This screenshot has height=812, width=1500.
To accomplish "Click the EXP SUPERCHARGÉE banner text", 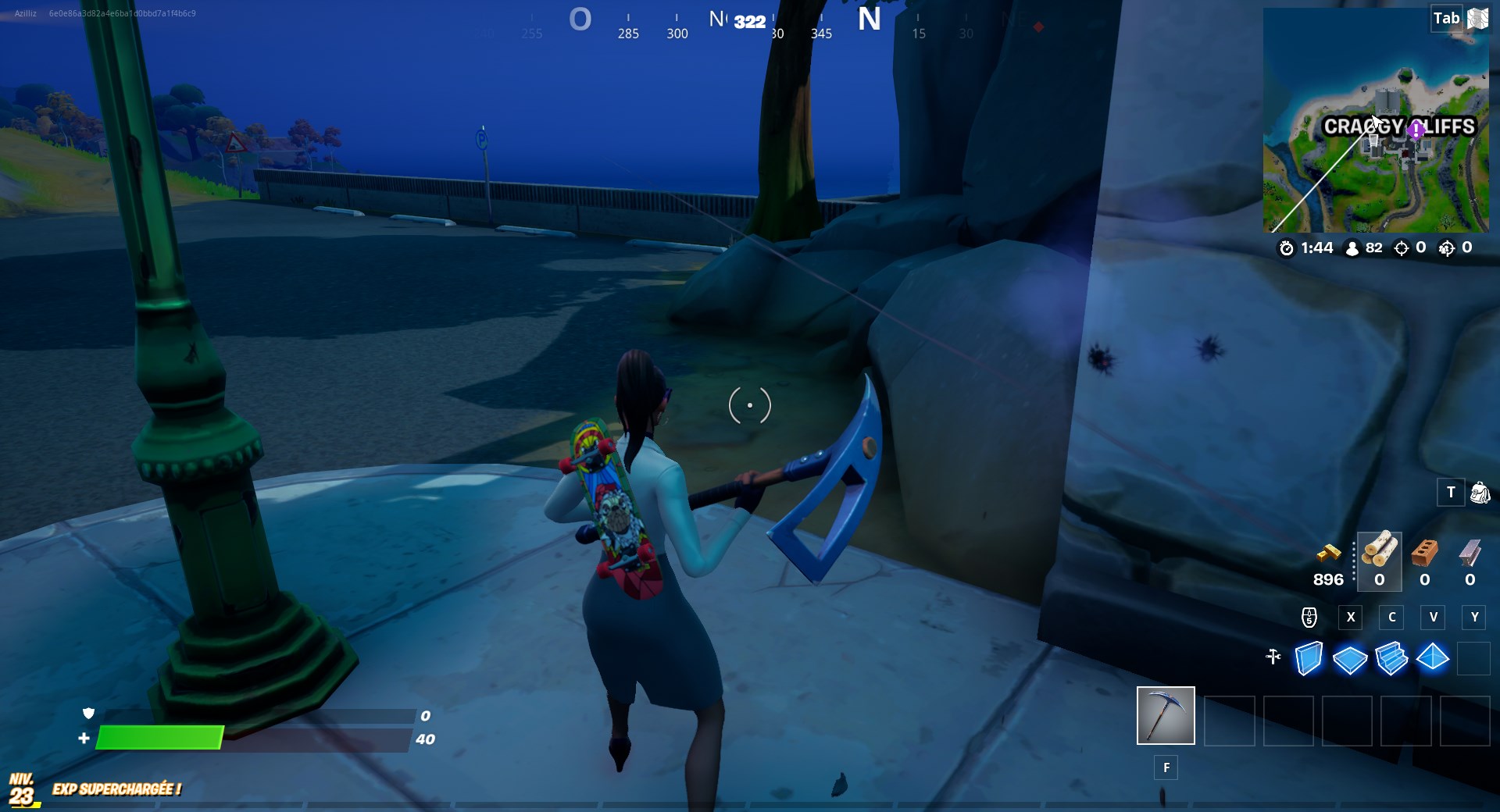I will (116, 790).
